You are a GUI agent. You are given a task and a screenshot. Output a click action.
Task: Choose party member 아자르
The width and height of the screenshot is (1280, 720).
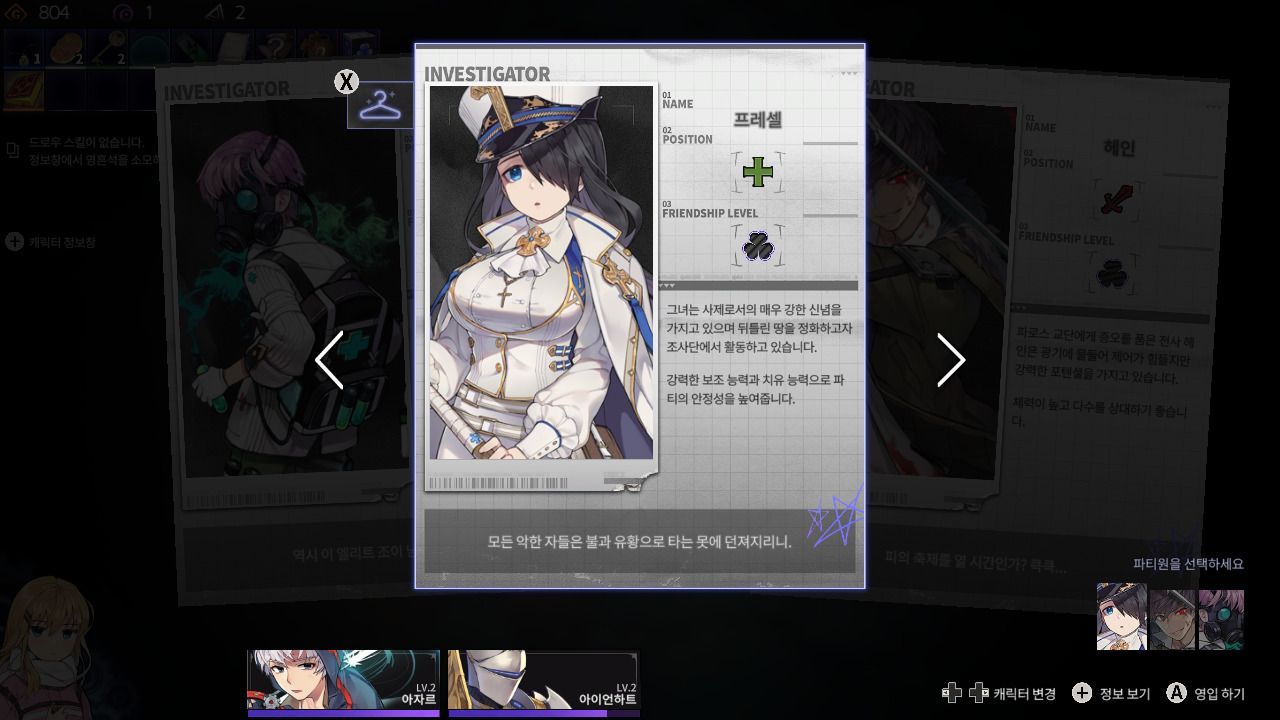tap(343, 681)
